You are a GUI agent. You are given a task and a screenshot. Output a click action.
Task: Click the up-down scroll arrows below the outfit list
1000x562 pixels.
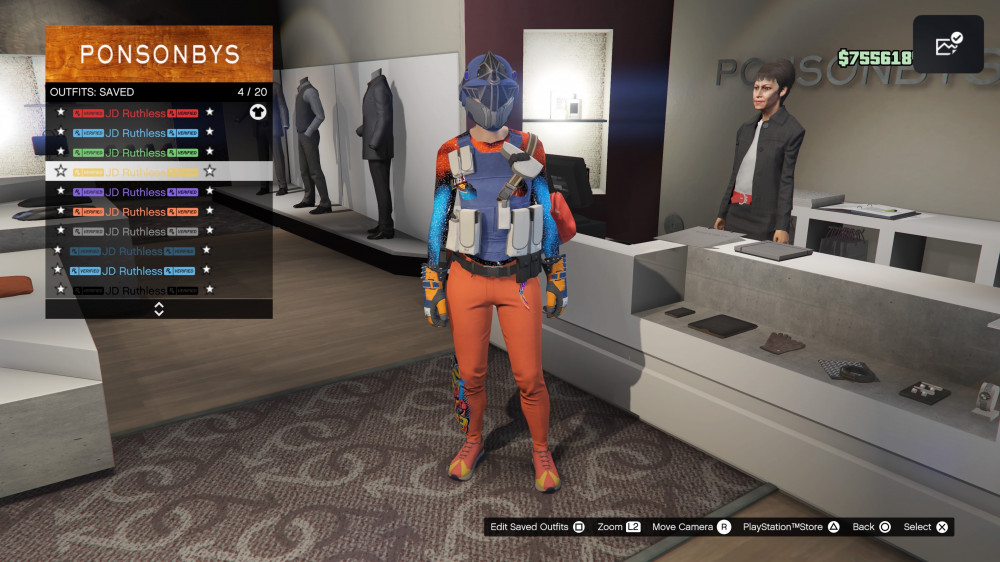coord(159,309)
